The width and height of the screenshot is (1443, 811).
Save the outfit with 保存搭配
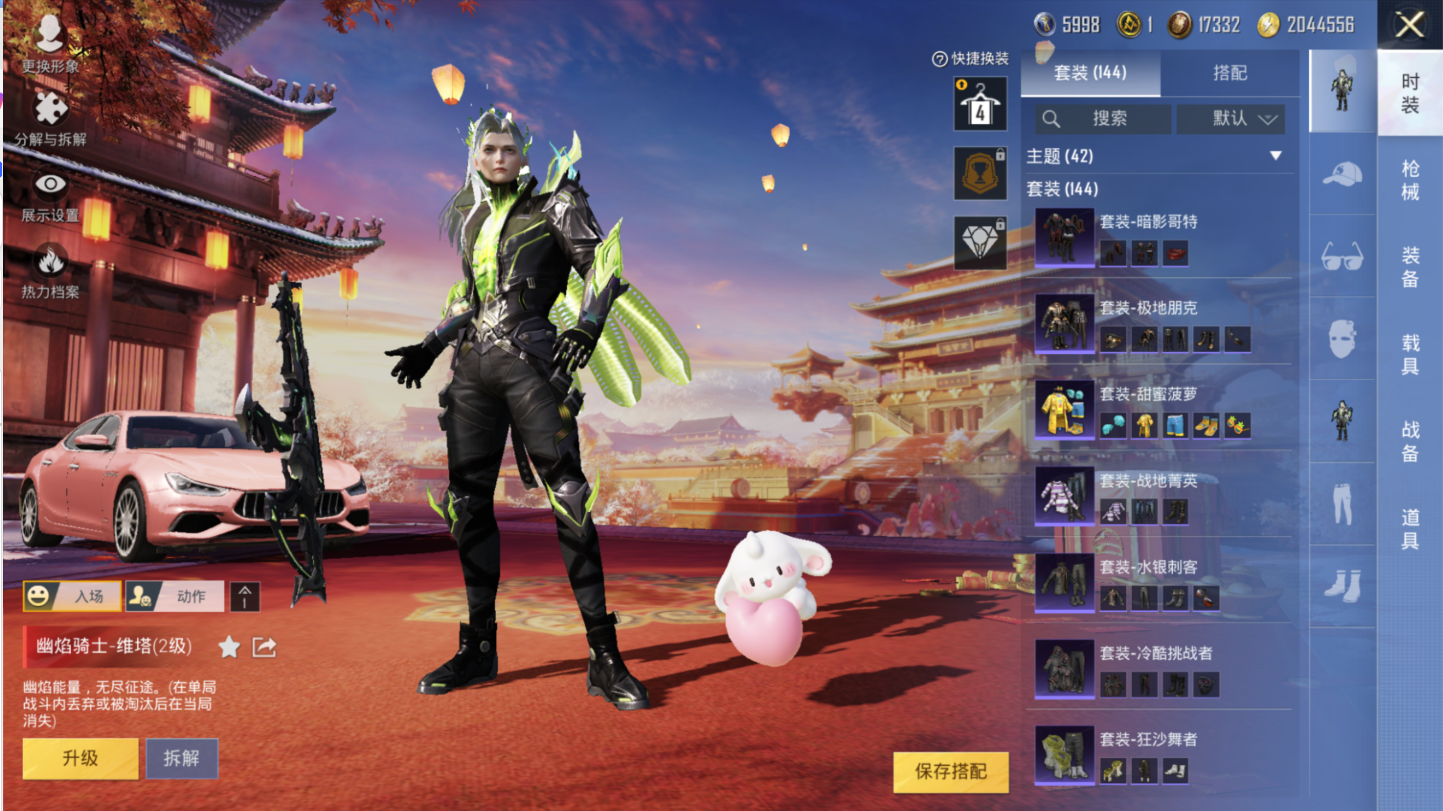(x=951, y=772)
